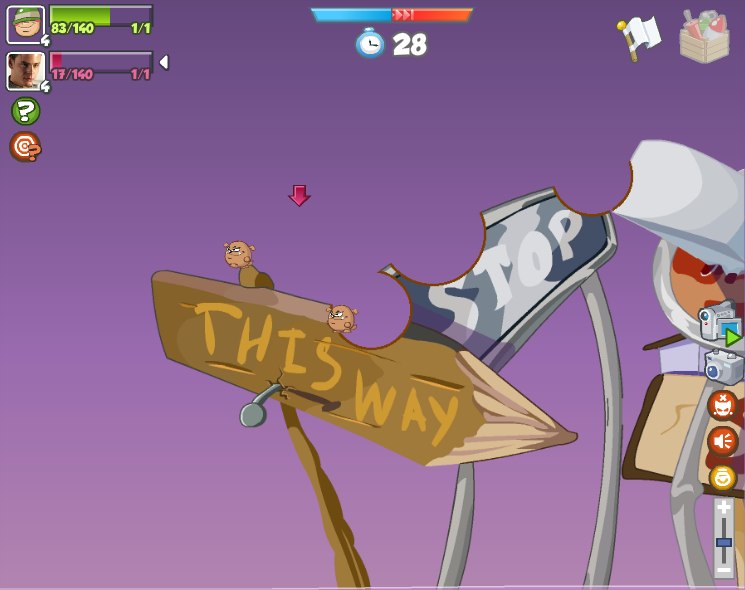Zoom in with the plus button

pos(723,508)
